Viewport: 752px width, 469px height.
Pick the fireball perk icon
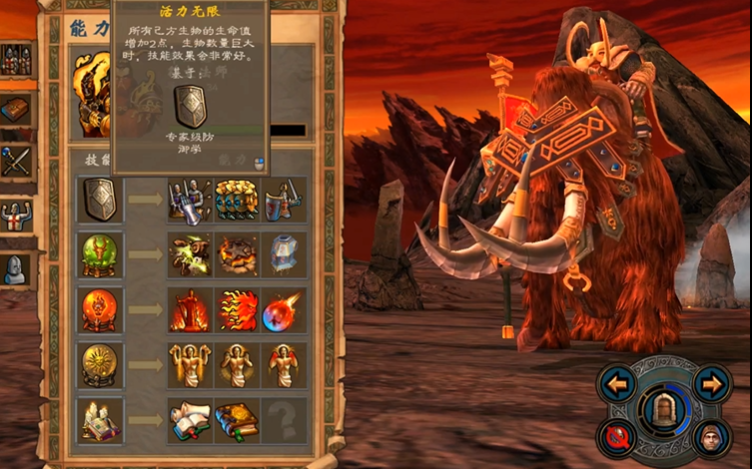click(x=283, y=311)
